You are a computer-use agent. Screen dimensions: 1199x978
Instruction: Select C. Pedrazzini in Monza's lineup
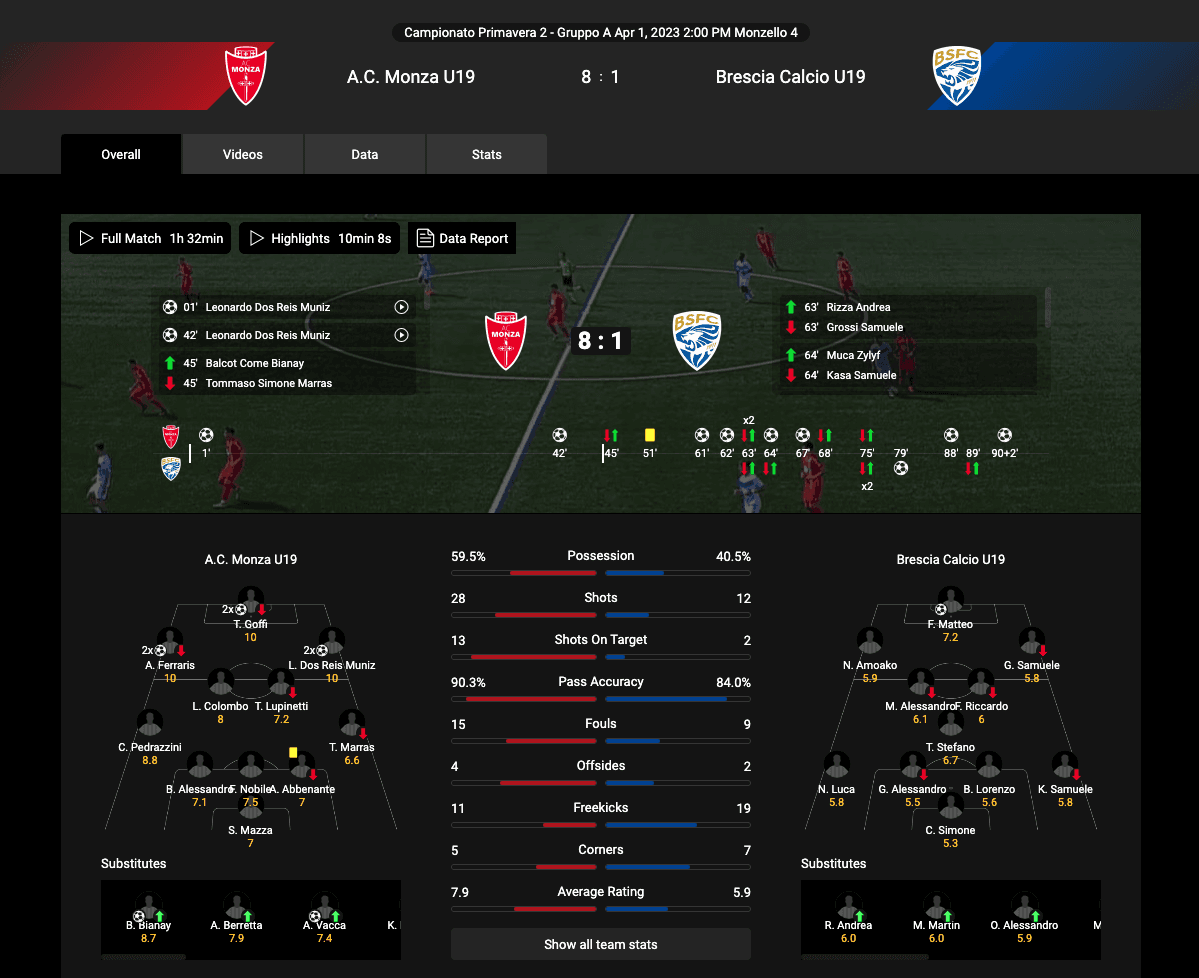coord(150,725)
